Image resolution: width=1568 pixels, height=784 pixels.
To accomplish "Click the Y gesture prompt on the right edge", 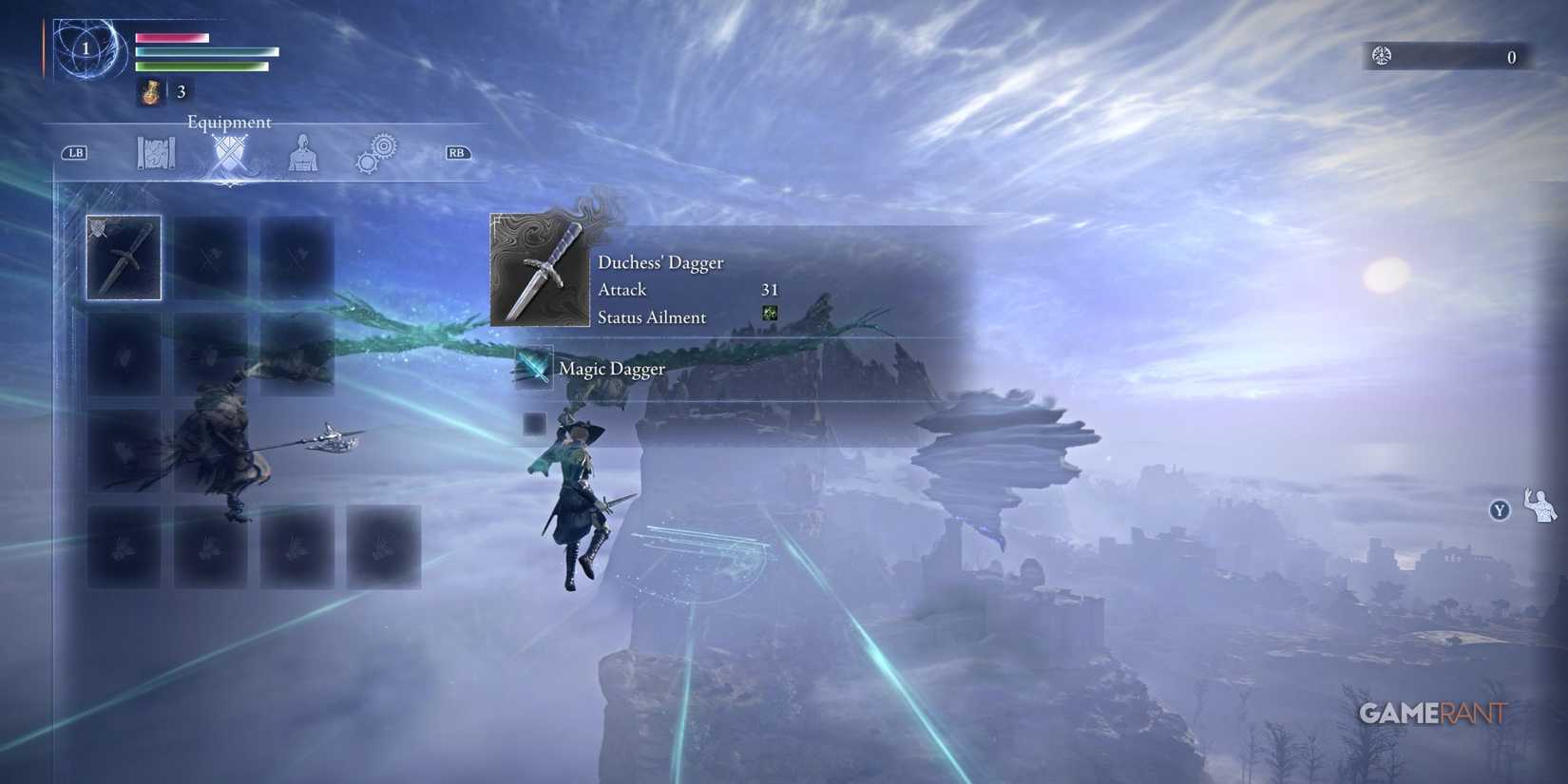I will coord(1499,510).
